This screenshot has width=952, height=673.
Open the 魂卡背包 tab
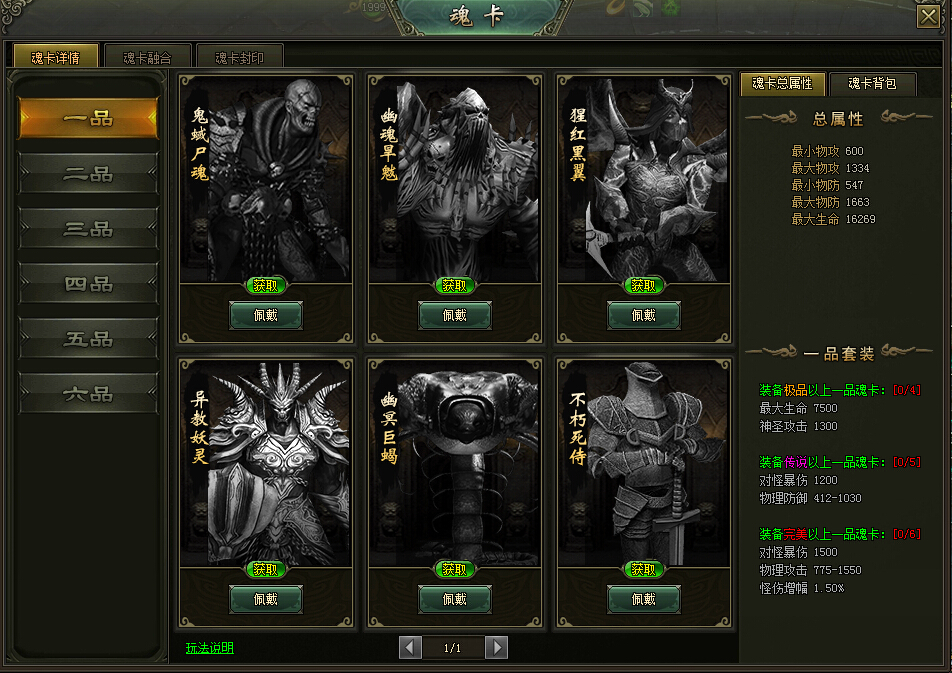click(x=873, y=84)
